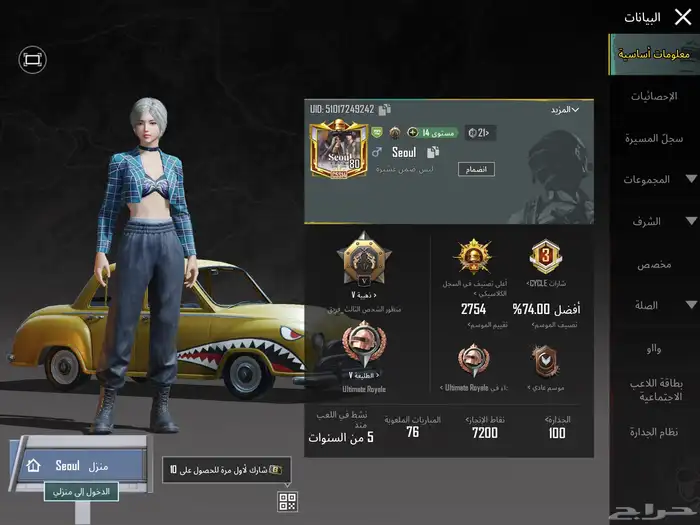This screenshot has height=525, width=700.
Task: Open the Career Record tab
Action: tap(654, 138)
